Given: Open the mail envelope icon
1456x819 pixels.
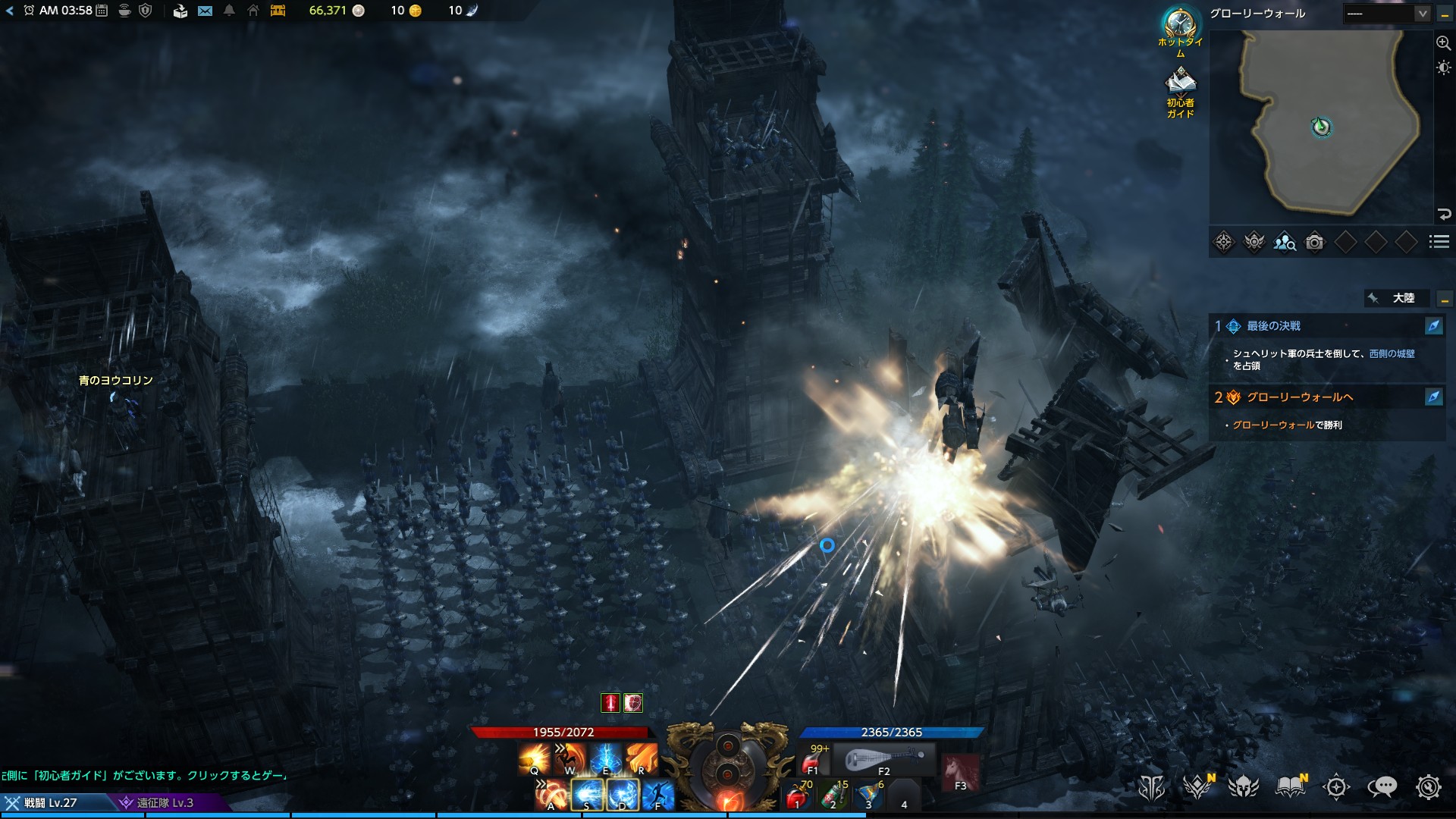Looking at the screenshot, I should pos(205,11).
